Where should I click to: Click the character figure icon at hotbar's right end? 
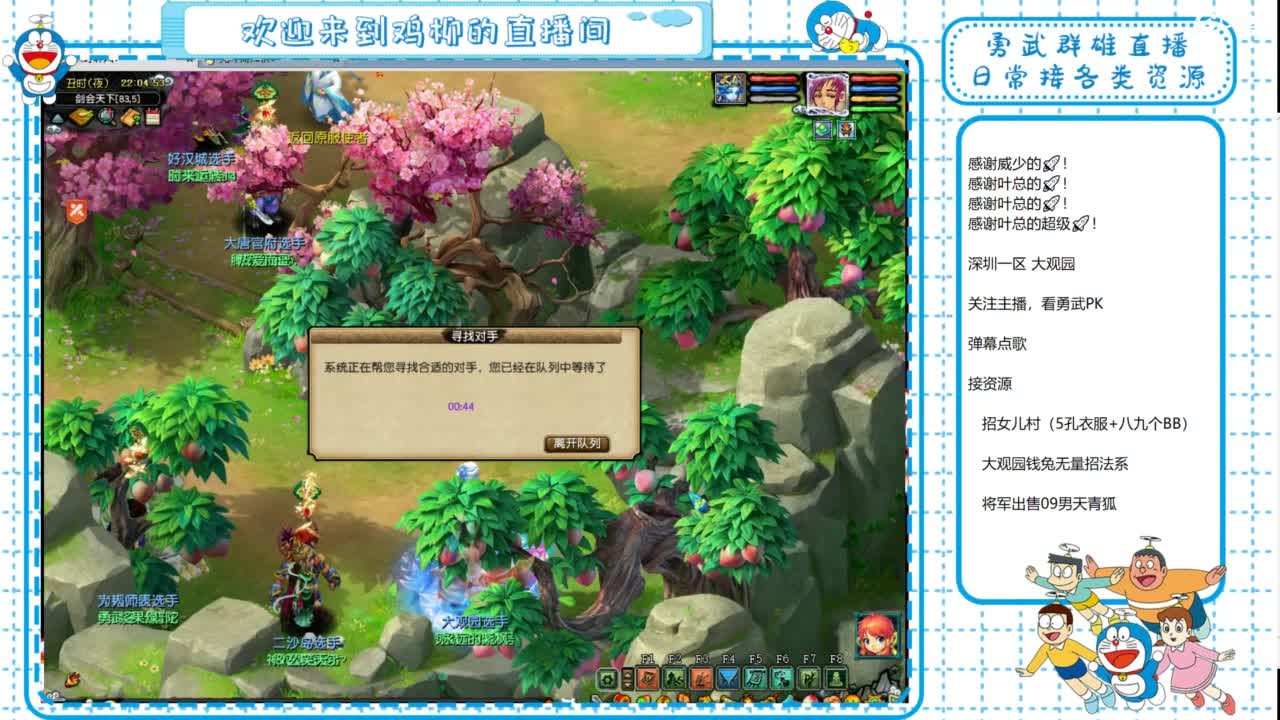pyautogui.click(x=836, y=677)
